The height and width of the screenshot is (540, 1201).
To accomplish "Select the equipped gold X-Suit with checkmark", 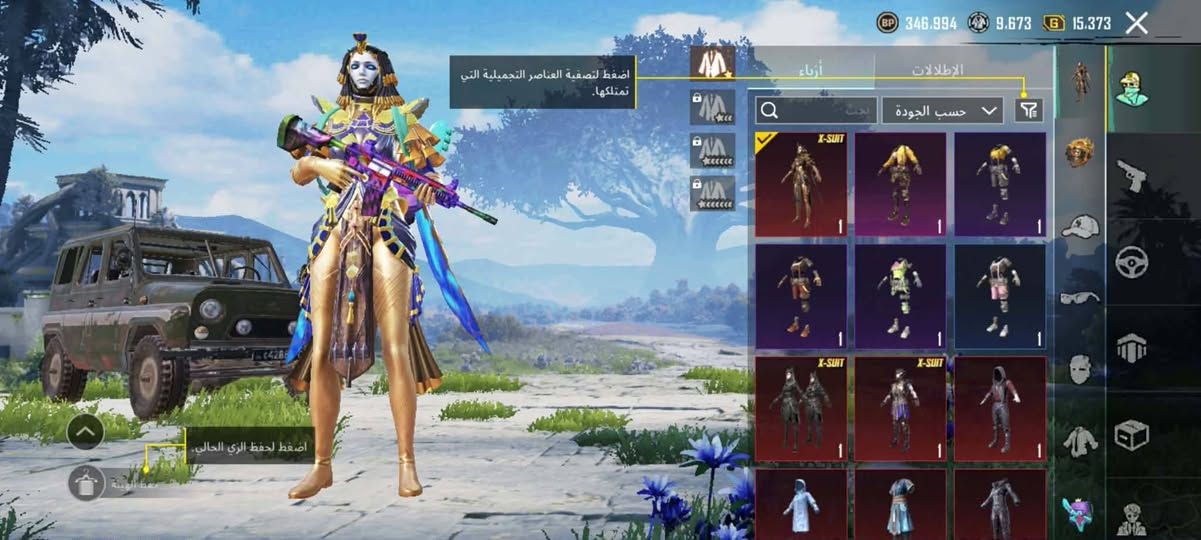I will (800, 184).
